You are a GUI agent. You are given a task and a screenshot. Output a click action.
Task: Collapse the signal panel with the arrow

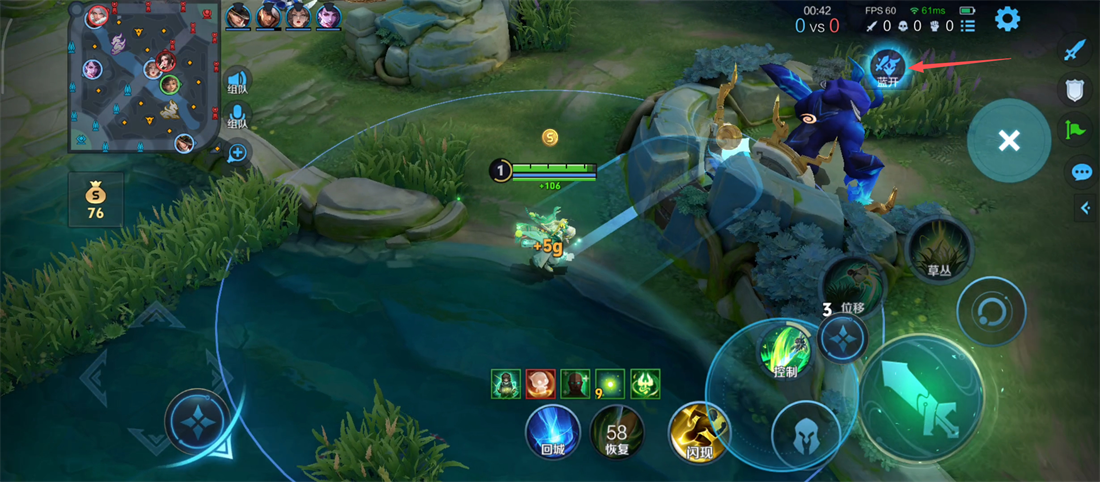1085,208
